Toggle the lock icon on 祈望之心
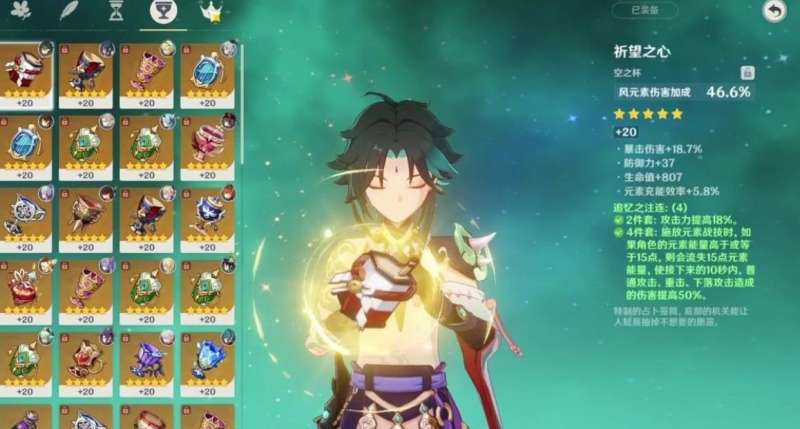Screen dimensions: 800x429 [746, 72]
